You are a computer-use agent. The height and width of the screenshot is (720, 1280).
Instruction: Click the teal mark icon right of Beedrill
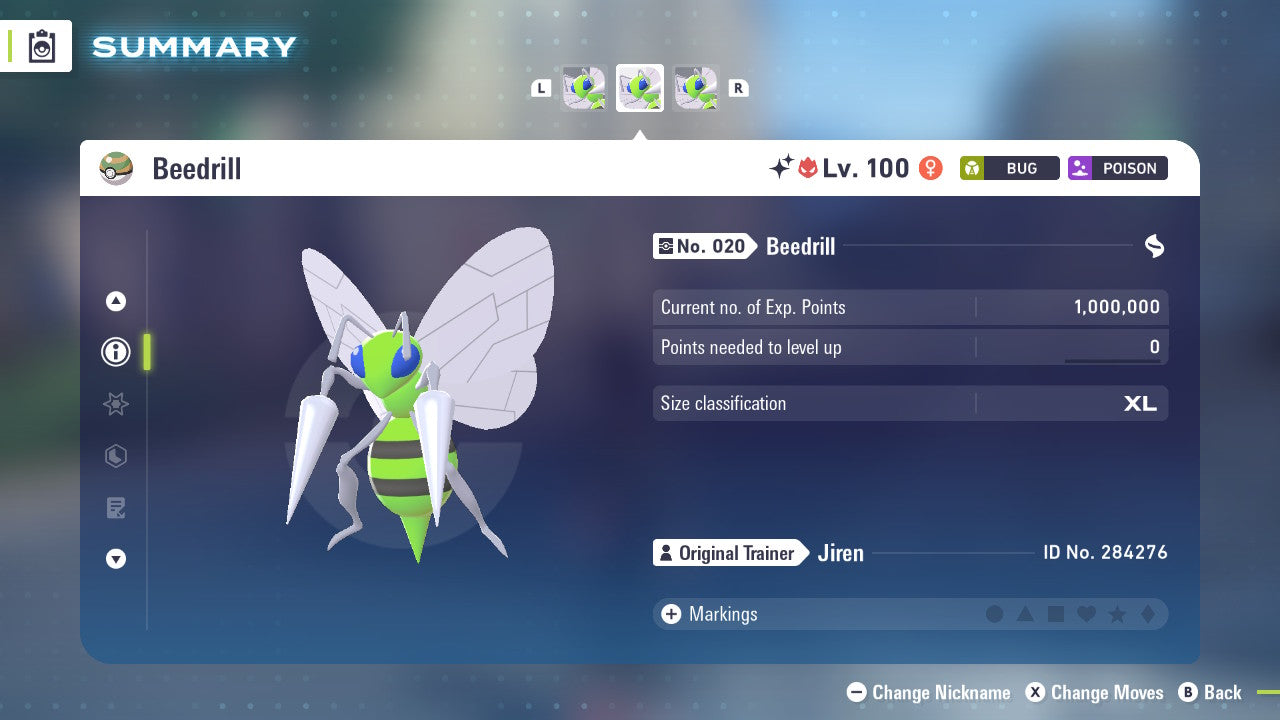(1154, 245)
